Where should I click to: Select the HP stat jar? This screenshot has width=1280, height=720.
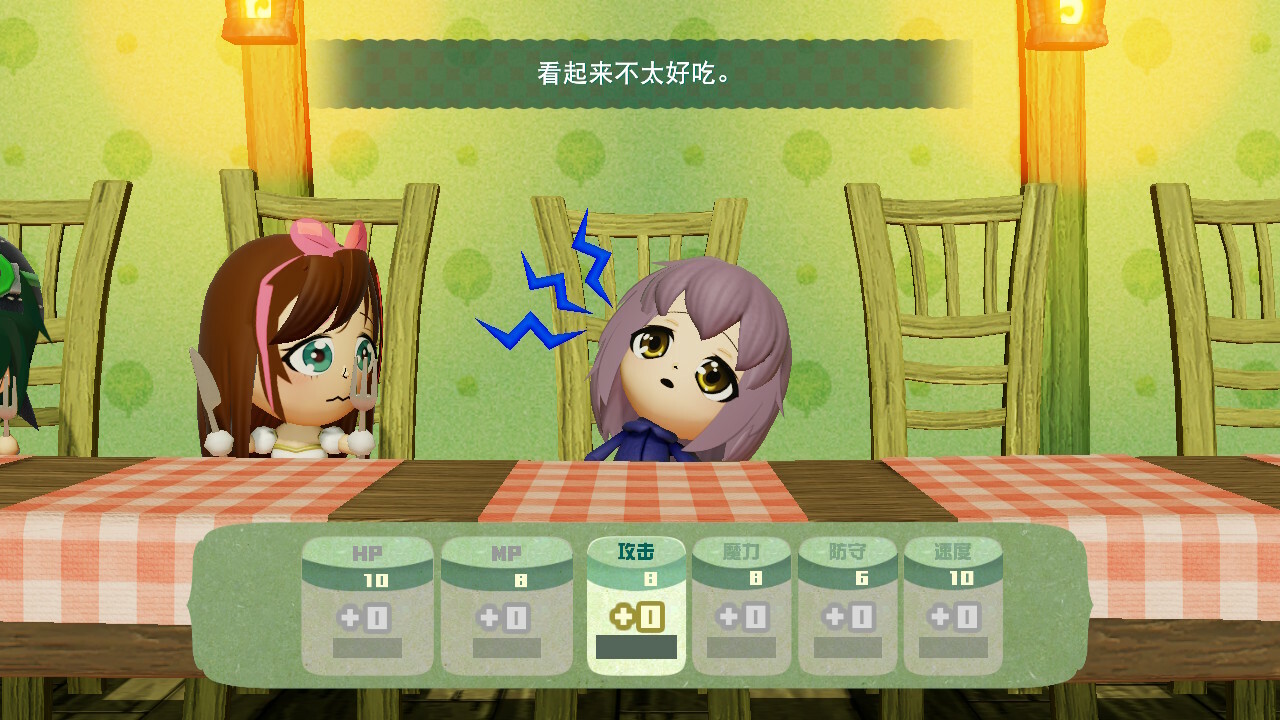click(367, 605)
